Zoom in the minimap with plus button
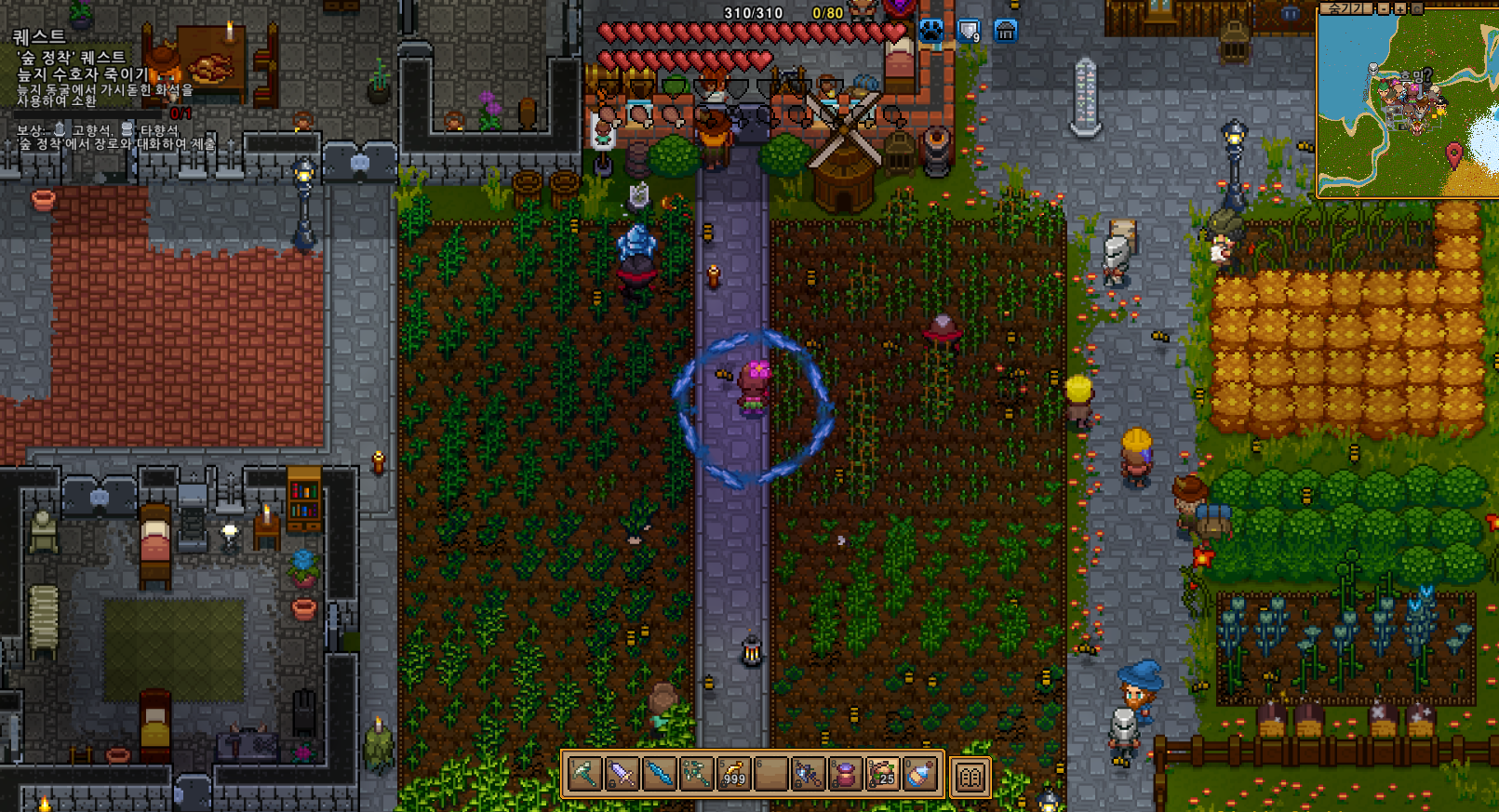 pyautogui.click(x=1400, y=8)
